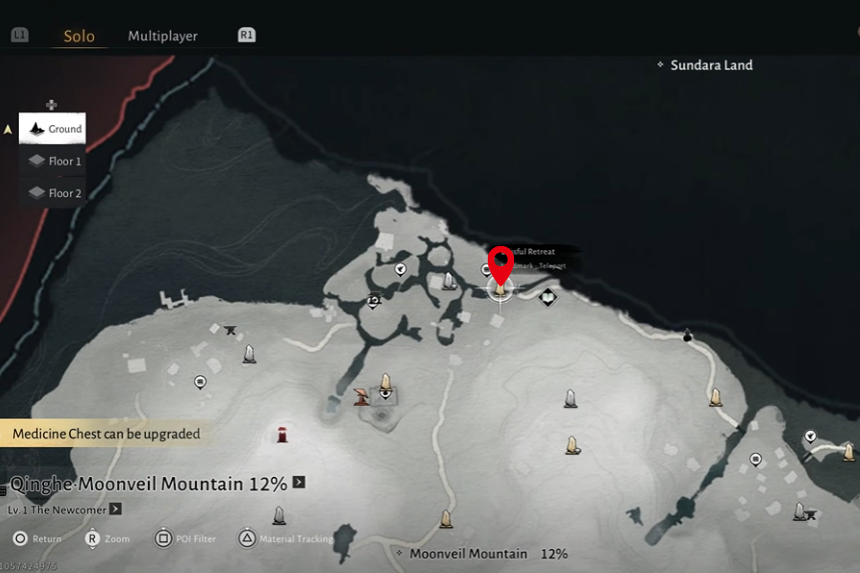
Task: Show the Floor 1 map layer
Action: 54,161
